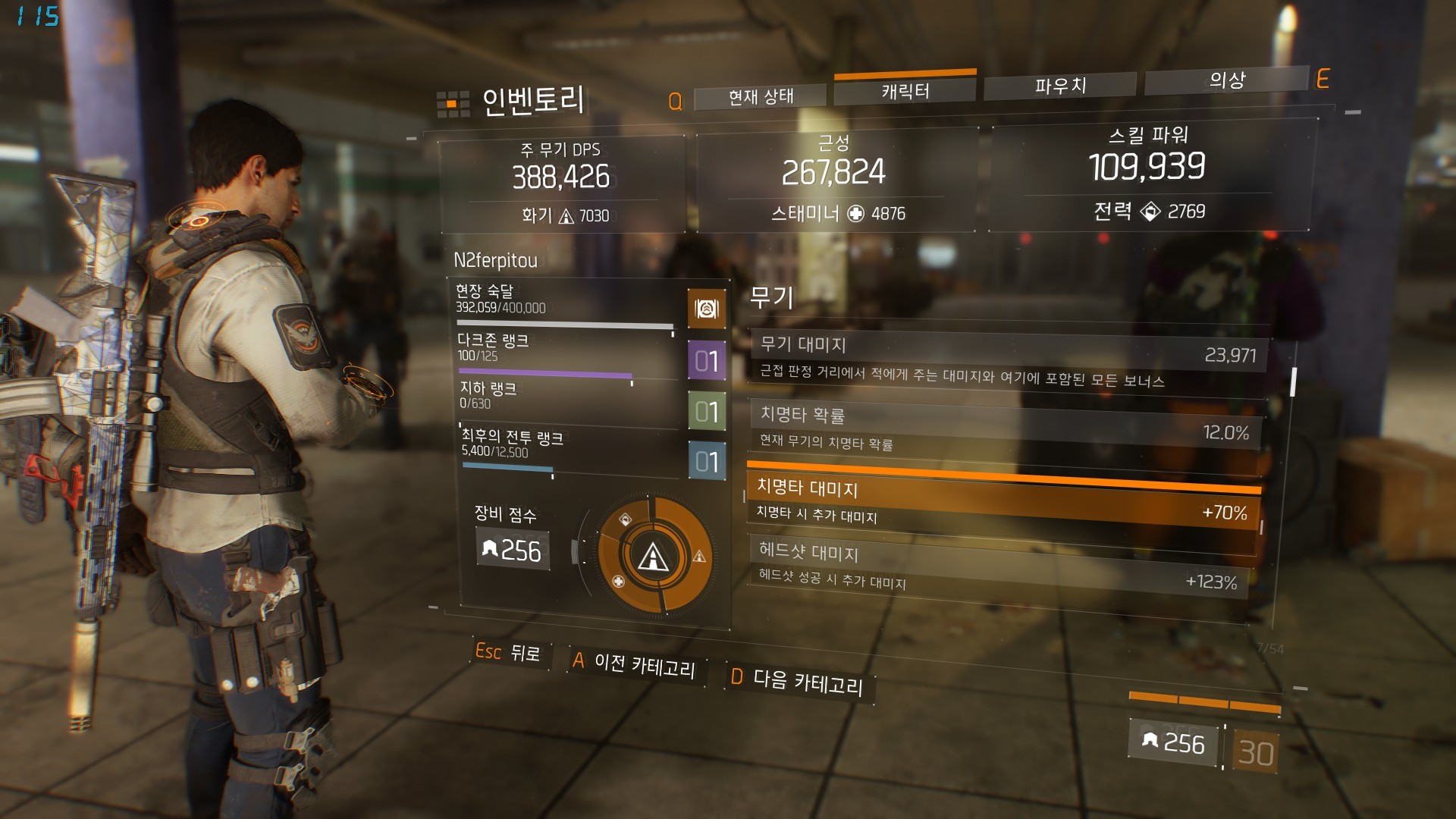The image size is (1456, 819).
Task: Advance to 다음 카테고리
Action: pos(798,680)
